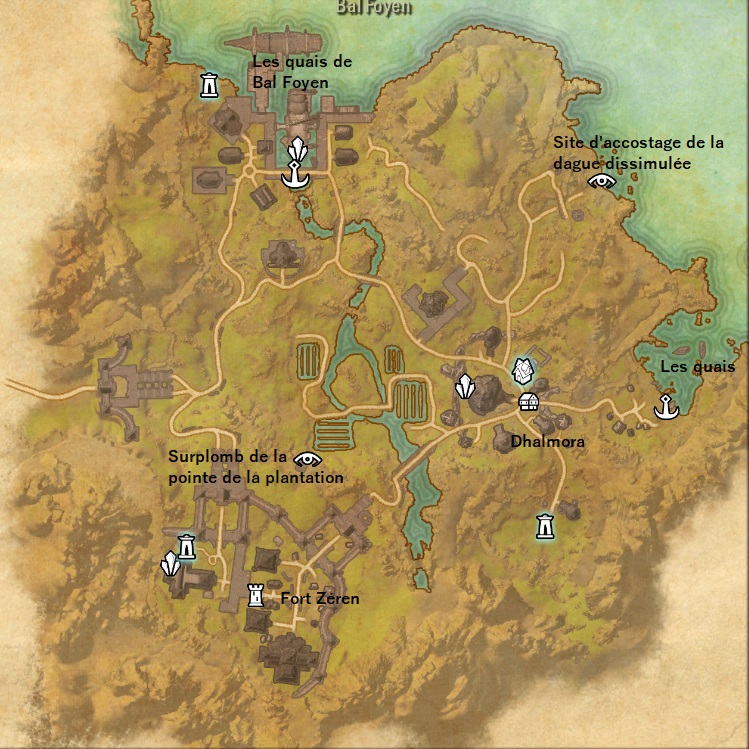Viewport: 749px width, 749px height.
Task: Select the anchor marker at Bal Foyen docks
Action: point(296,177)
